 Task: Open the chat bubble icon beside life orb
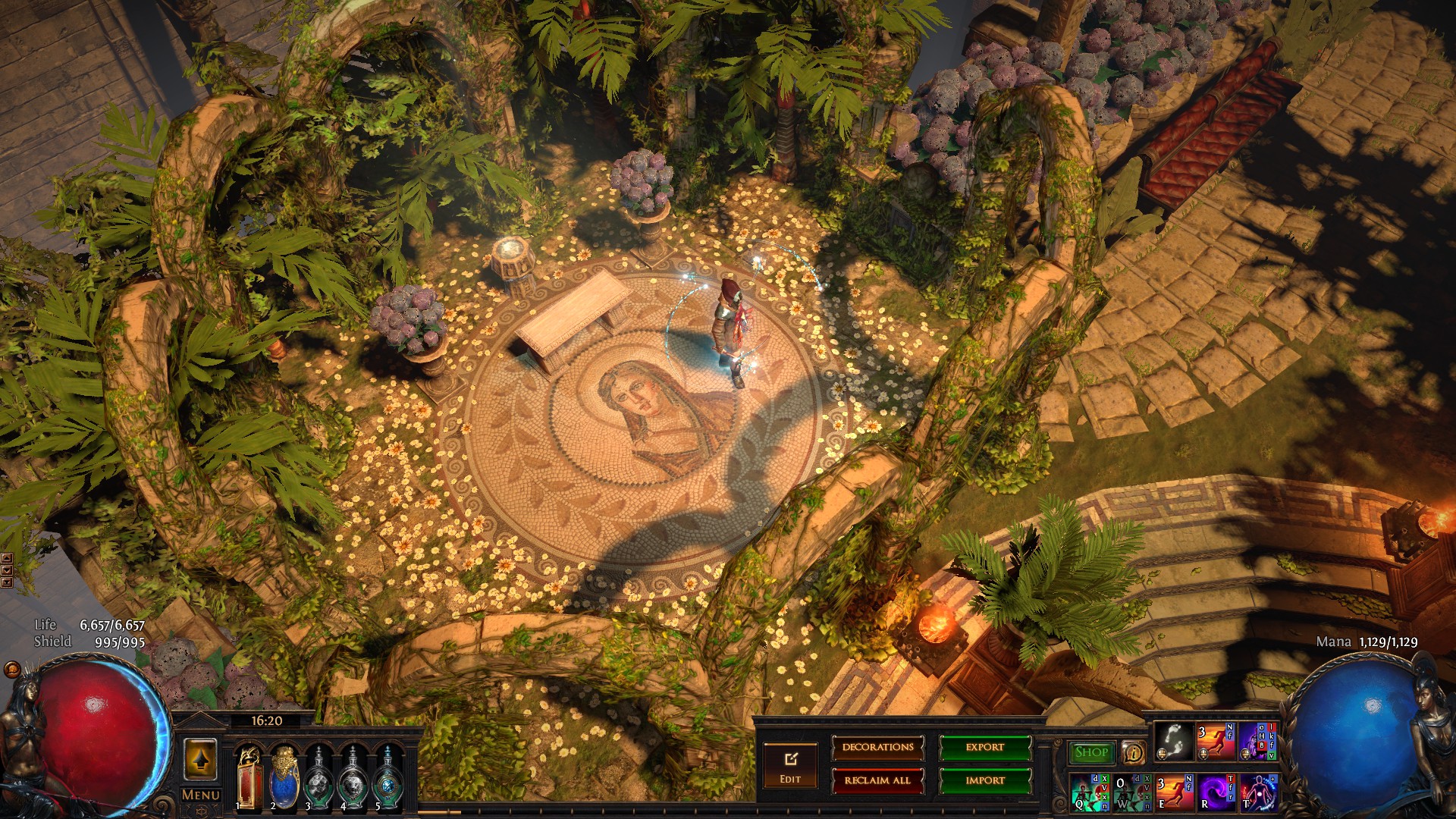[x=12, y=670]
